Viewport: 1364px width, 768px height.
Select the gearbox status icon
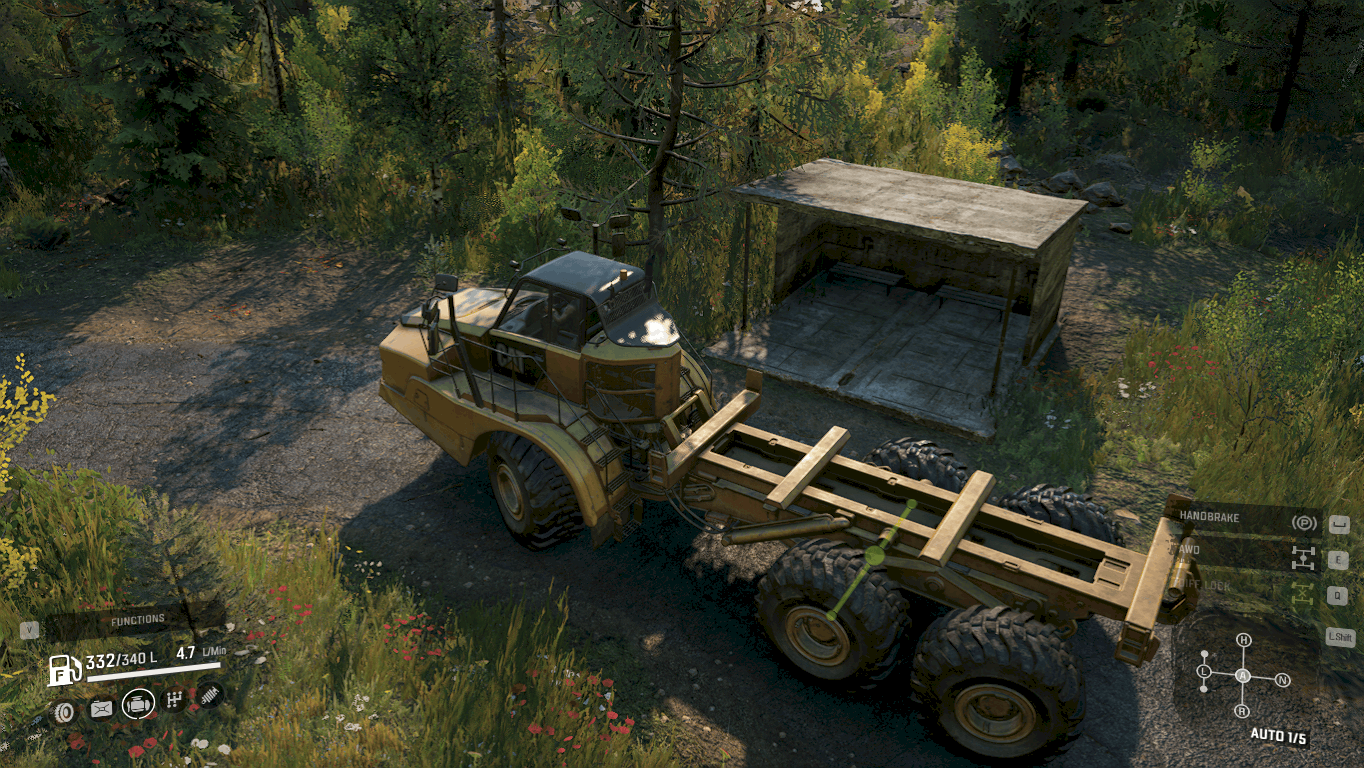click(174, 699)
